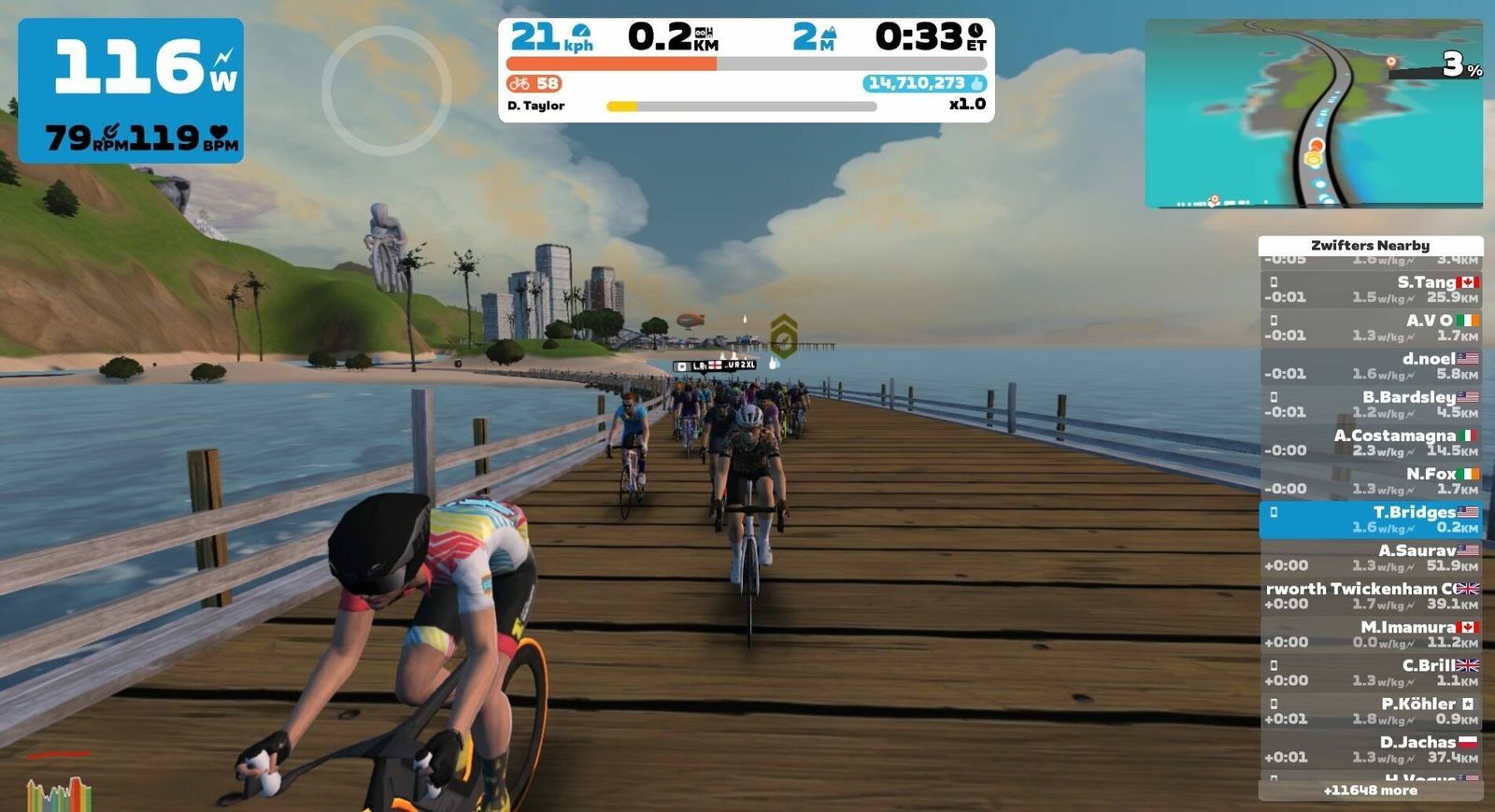Click the empty power-up ring
Image resolution: width=1495 pixels, height=812 pixels.
[386, 91]
